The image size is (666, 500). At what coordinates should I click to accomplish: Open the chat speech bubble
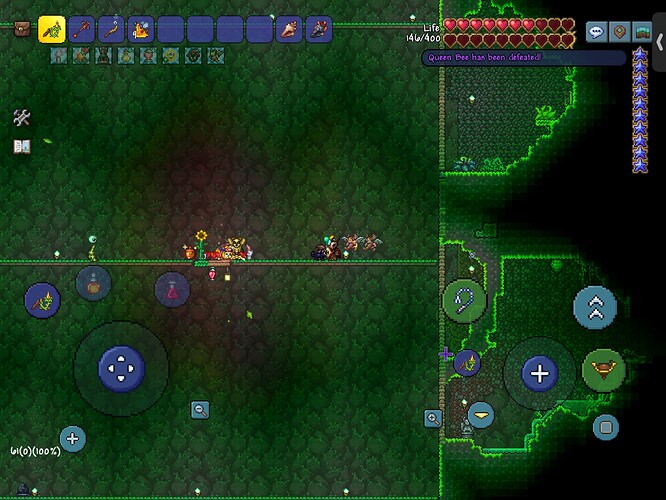click(x=597, y=32)
